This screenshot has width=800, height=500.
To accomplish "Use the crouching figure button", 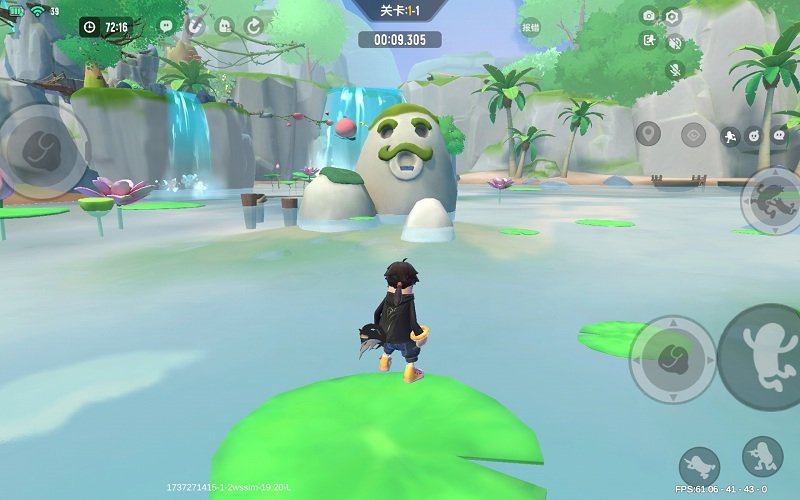I will [762, 456].
